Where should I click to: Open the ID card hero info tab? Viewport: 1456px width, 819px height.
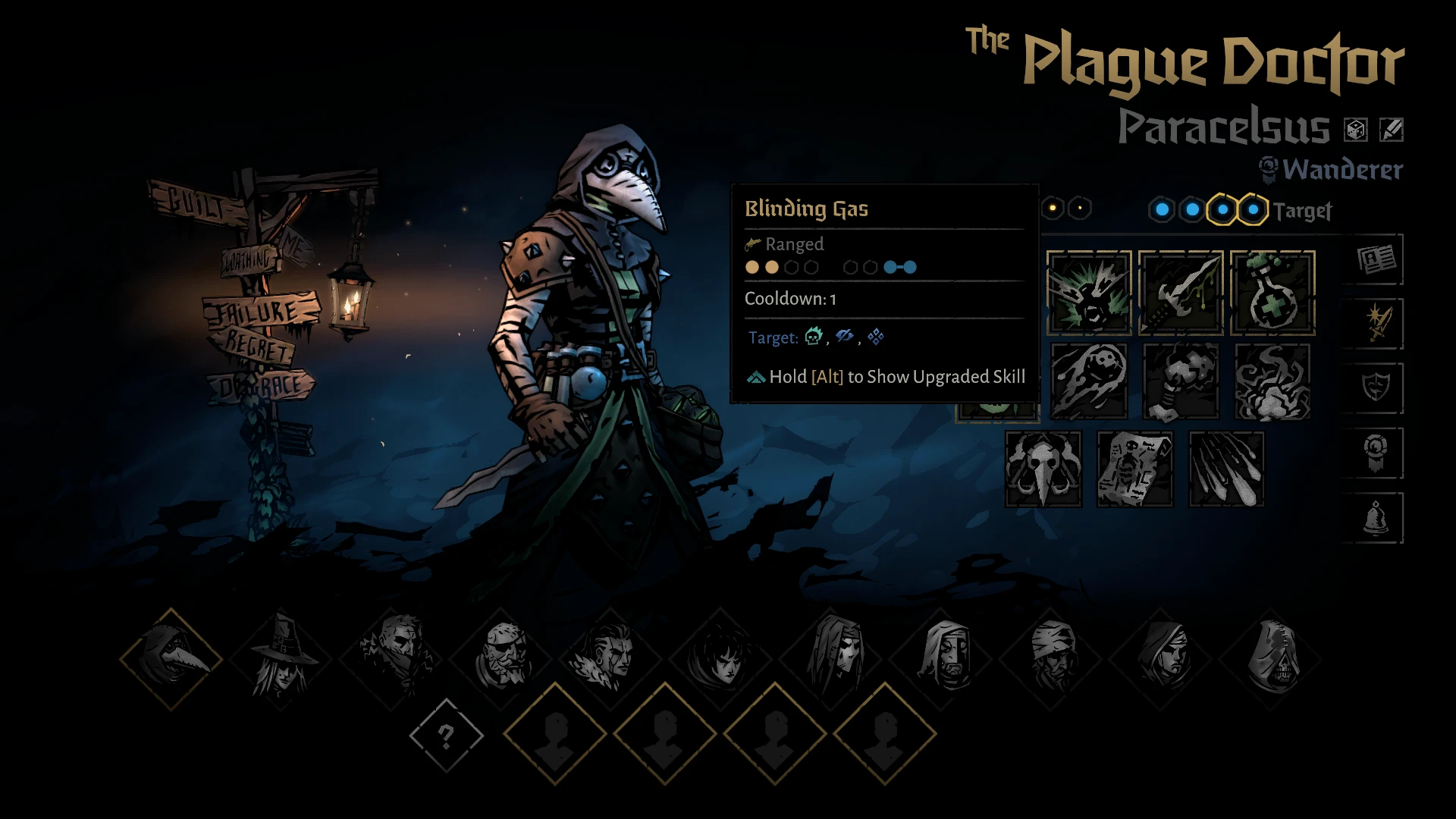(x=1376, y=260)
